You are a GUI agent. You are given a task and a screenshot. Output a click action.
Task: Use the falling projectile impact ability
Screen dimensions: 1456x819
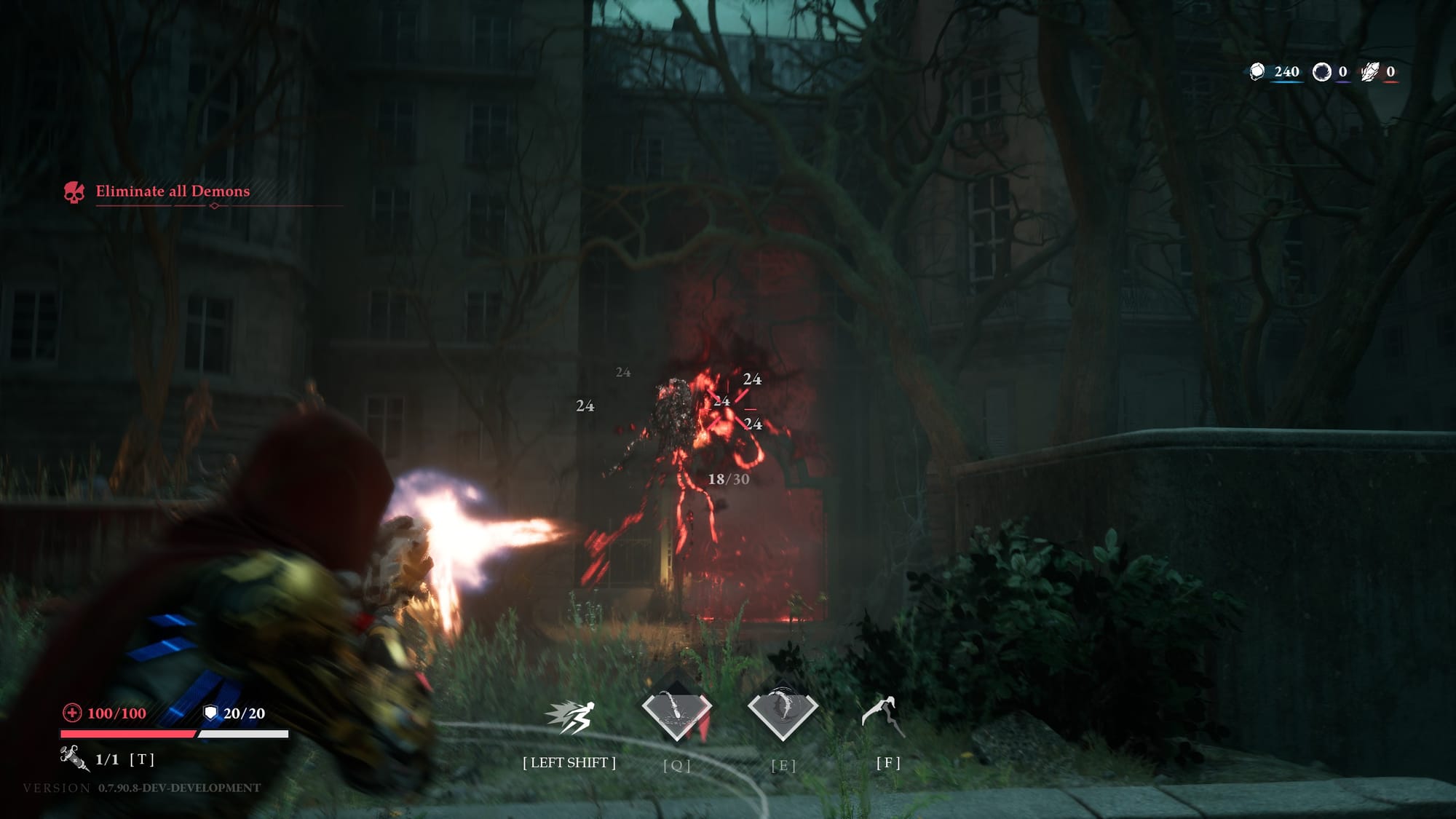(x=676, y=713)
